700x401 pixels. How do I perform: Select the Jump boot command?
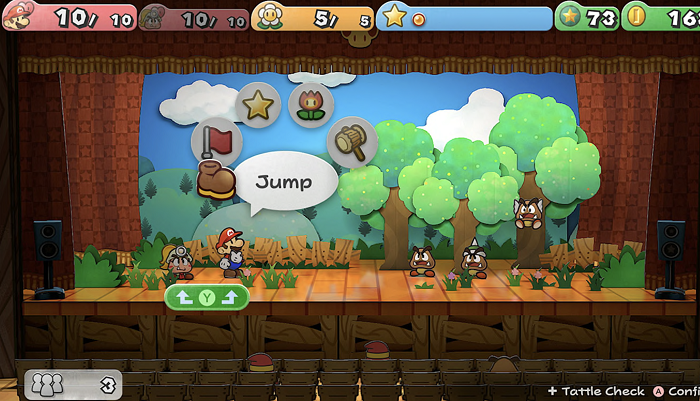click(216, 179)
